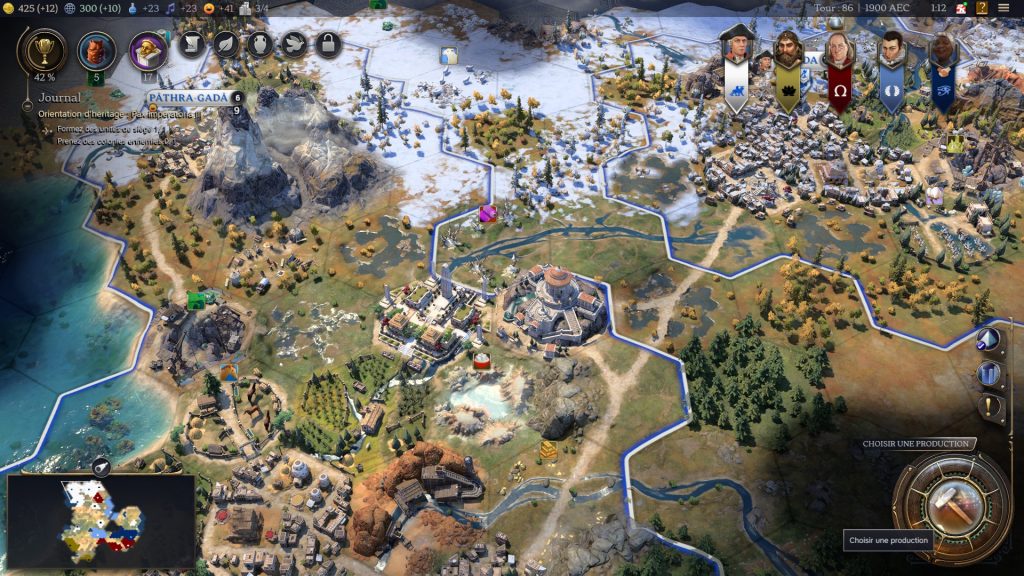Click the exclamation mark notification
This screenshot has height=576, width=1024.
coord(990,407)
